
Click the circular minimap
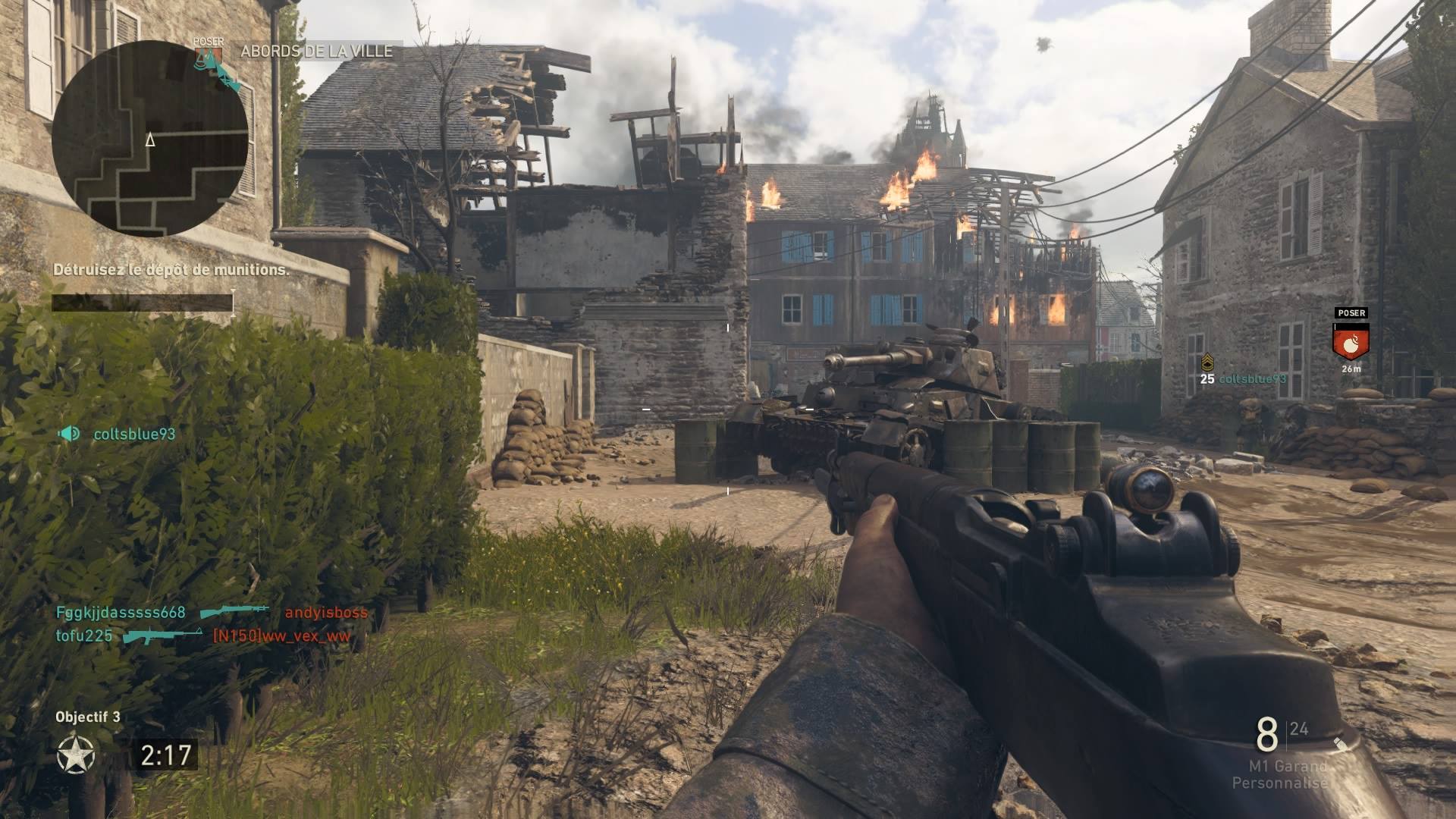150,139
